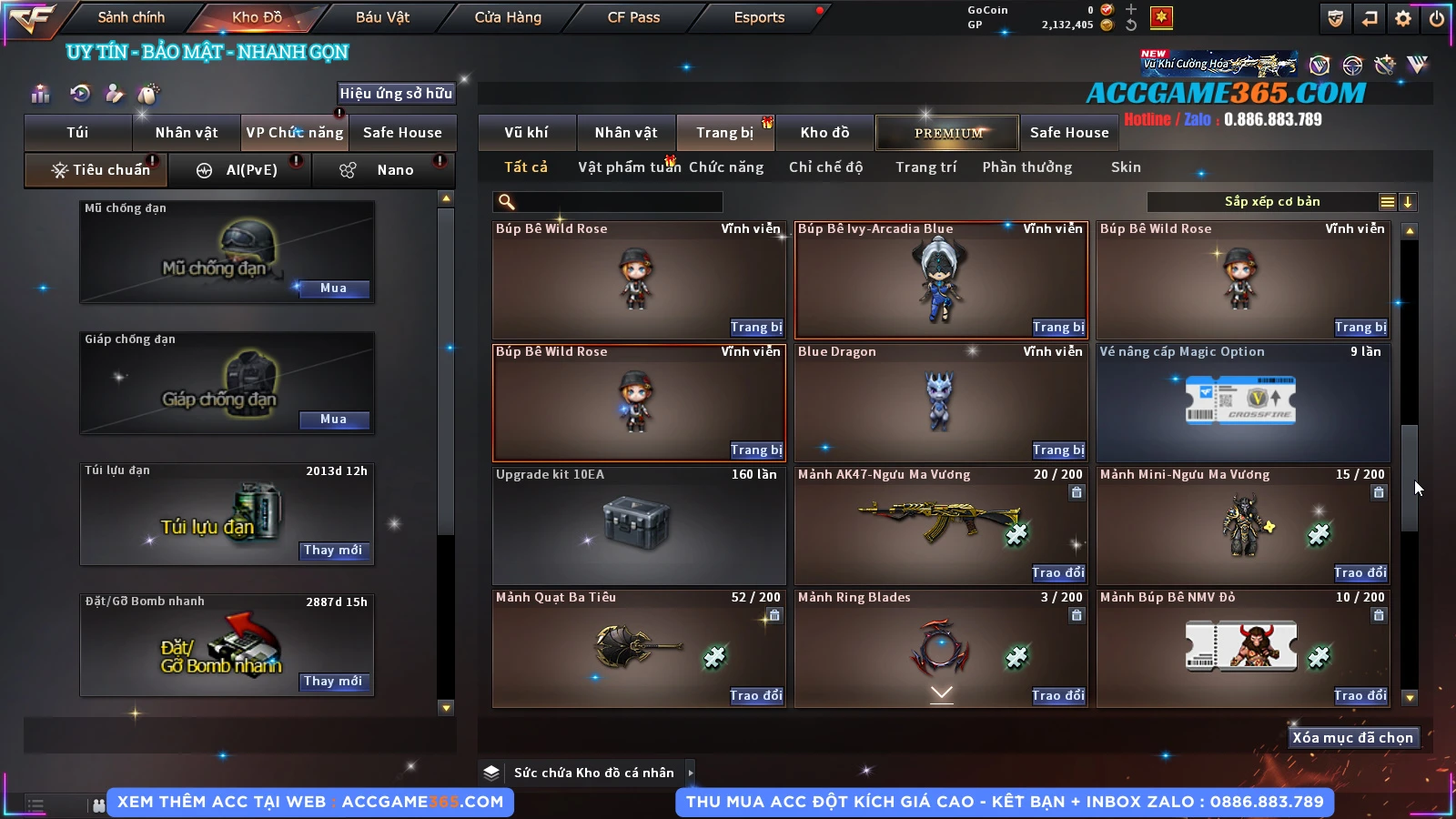Filter items by Chức năng
Viewport: 1456px width, 819px height.
click(725, 167)
